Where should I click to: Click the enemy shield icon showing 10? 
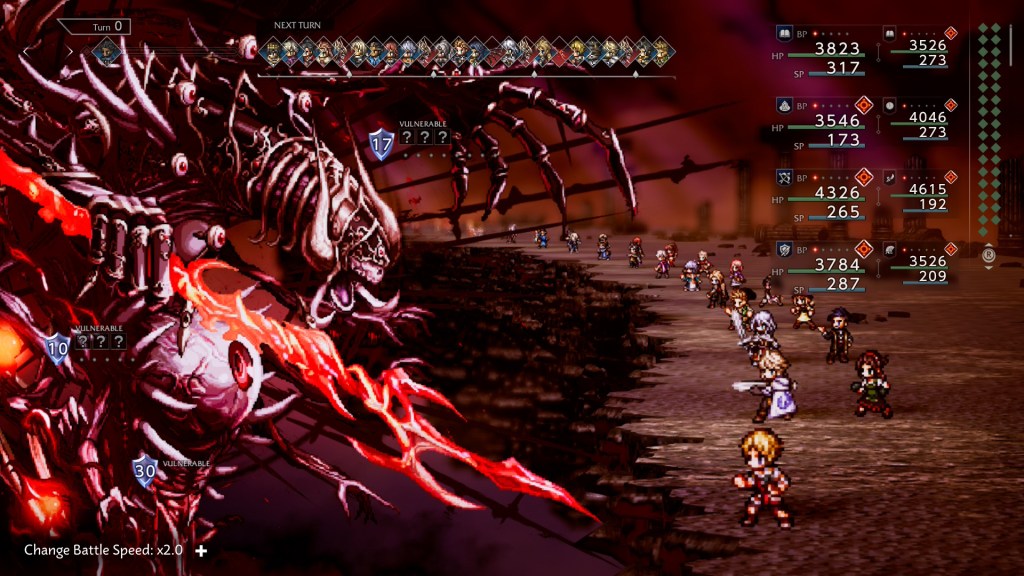(x=57, y=347)
